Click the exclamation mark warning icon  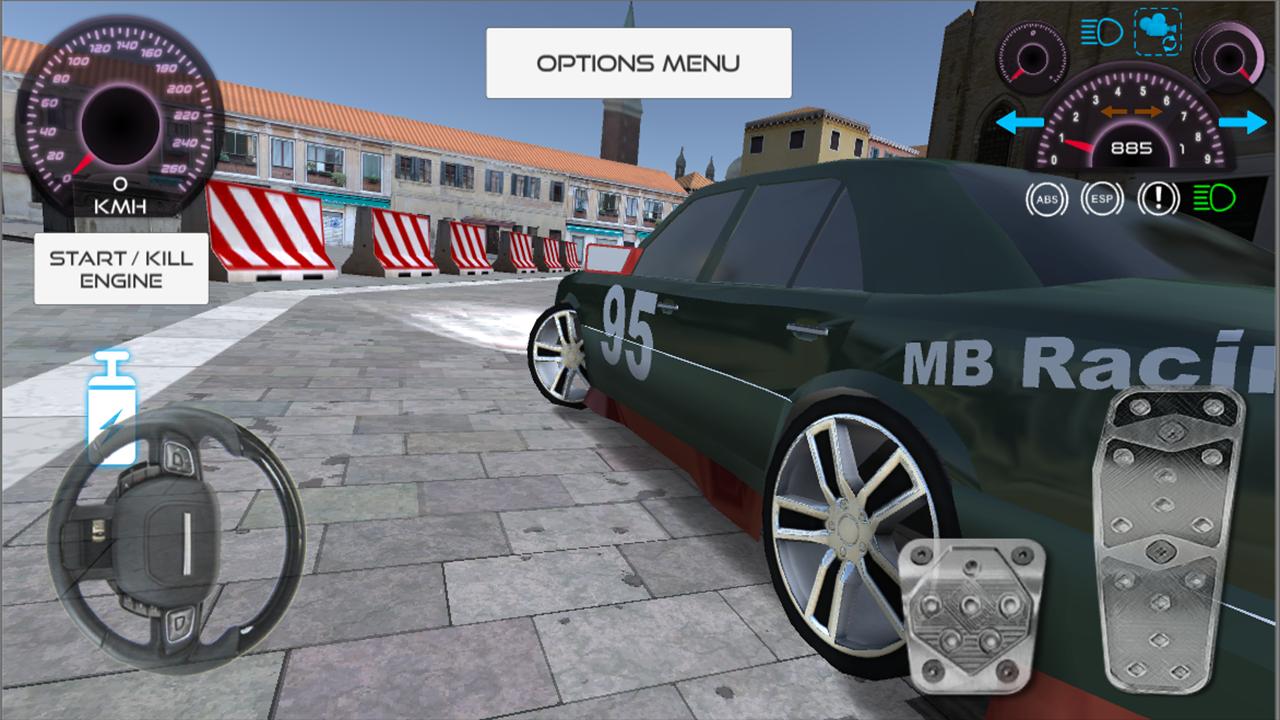click(1158, 200)
